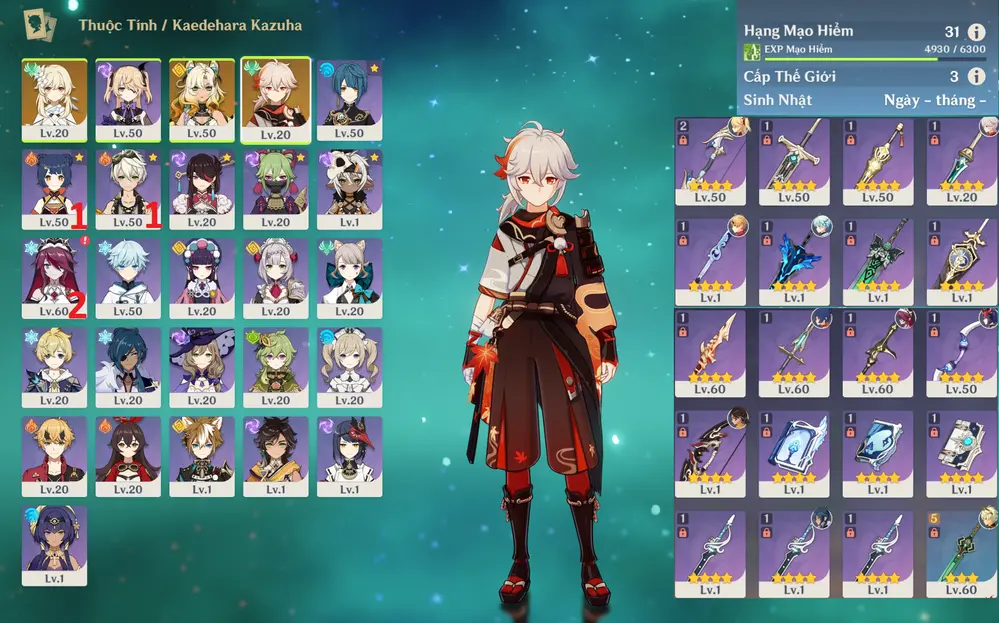
Task: Choose Bennett's character card
Action: tap(128, 189)
